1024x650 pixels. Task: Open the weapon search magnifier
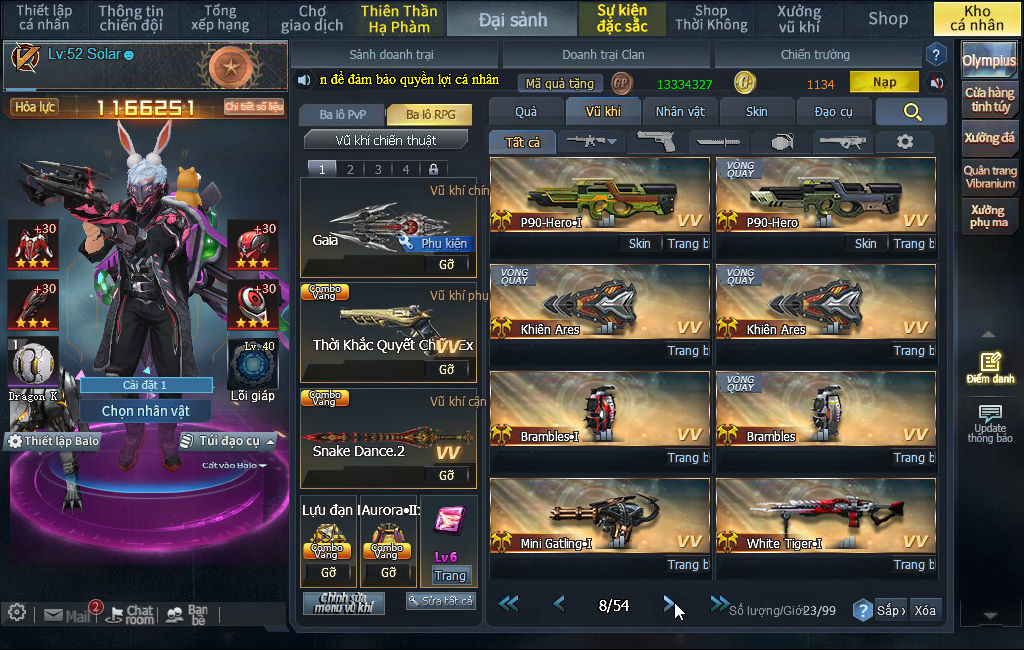(x=911, y=112)
